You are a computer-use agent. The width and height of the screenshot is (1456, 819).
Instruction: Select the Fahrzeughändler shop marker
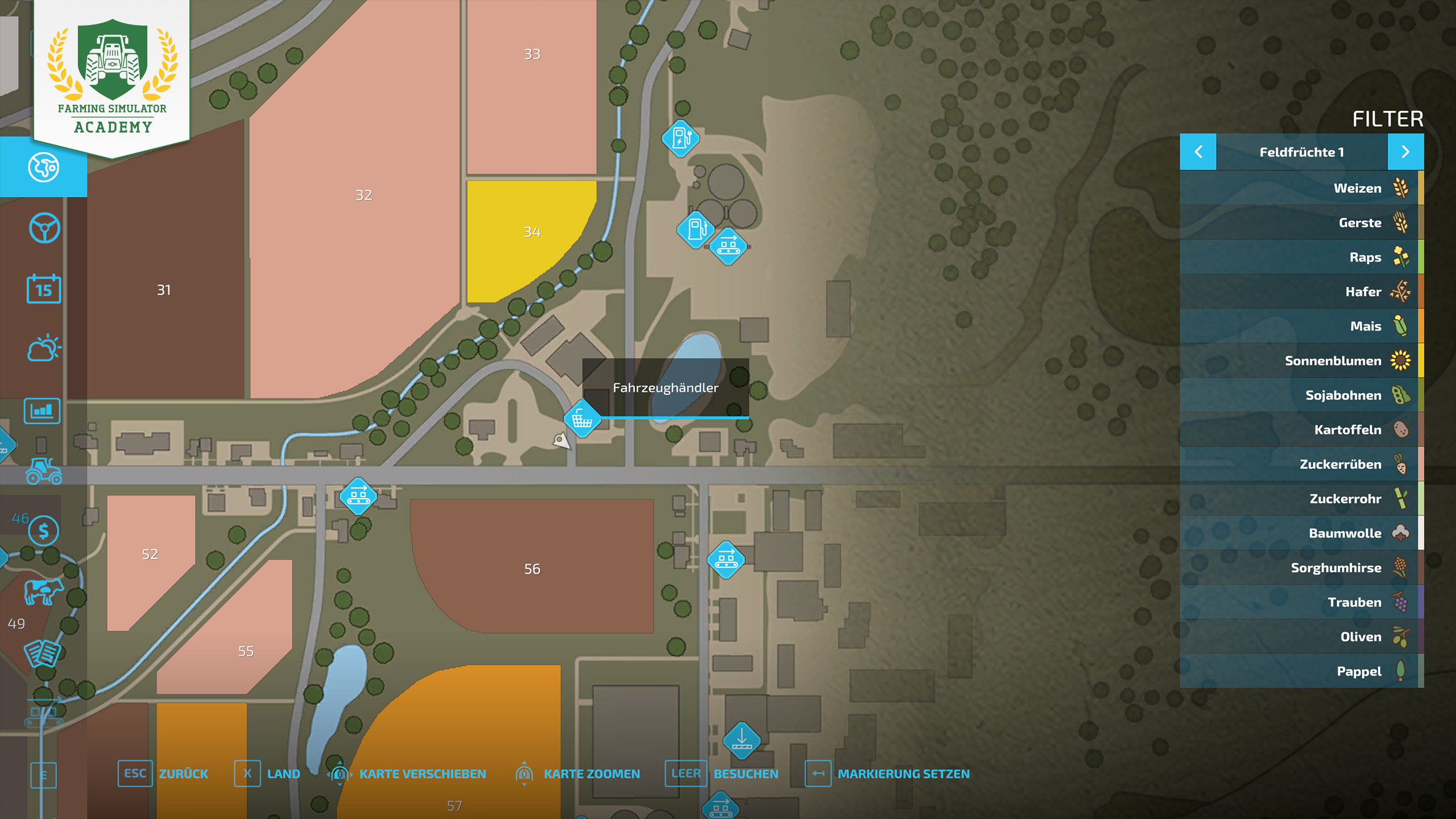coord(582,419)
